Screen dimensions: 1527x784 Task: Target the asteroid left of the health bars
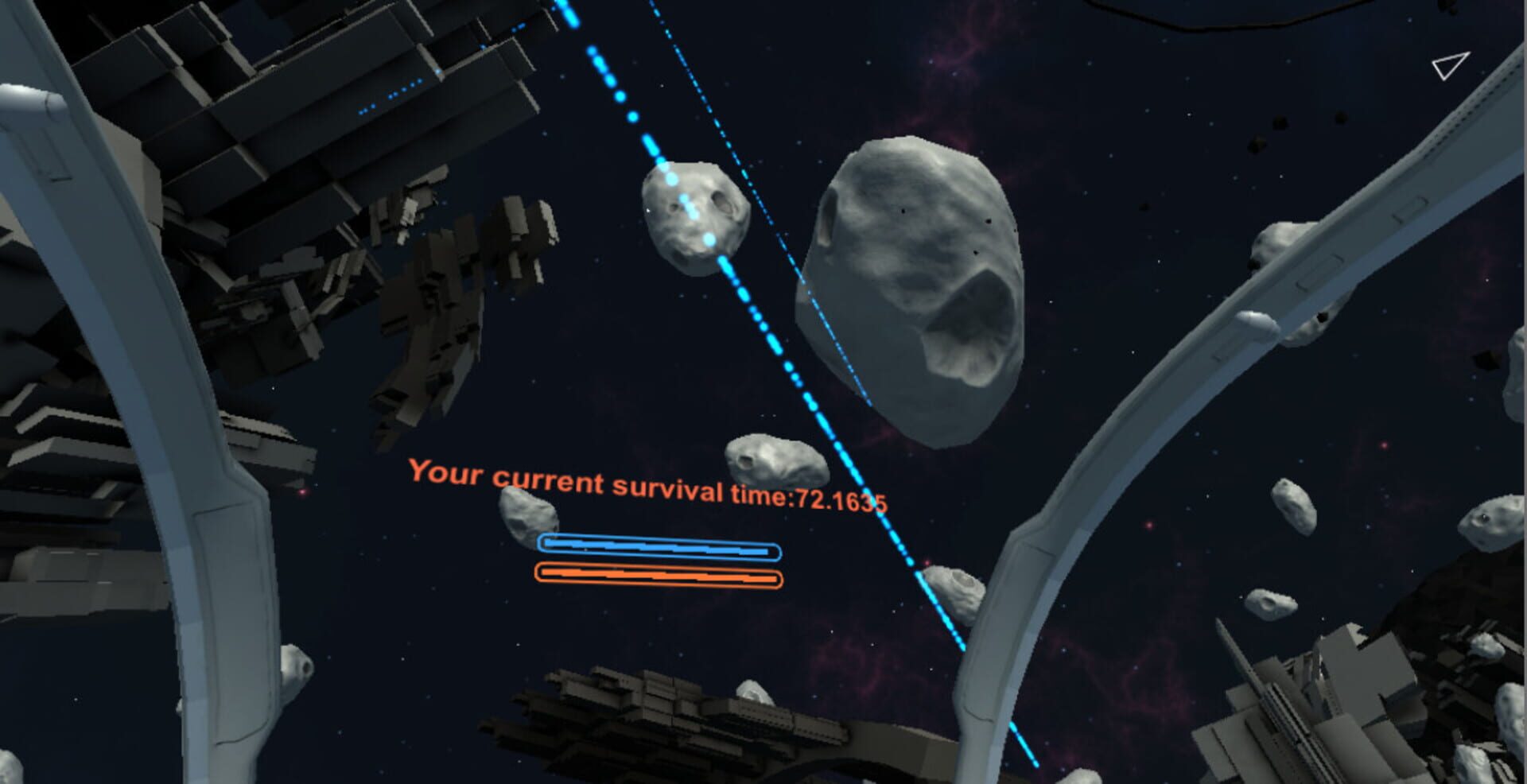point(525,517)
